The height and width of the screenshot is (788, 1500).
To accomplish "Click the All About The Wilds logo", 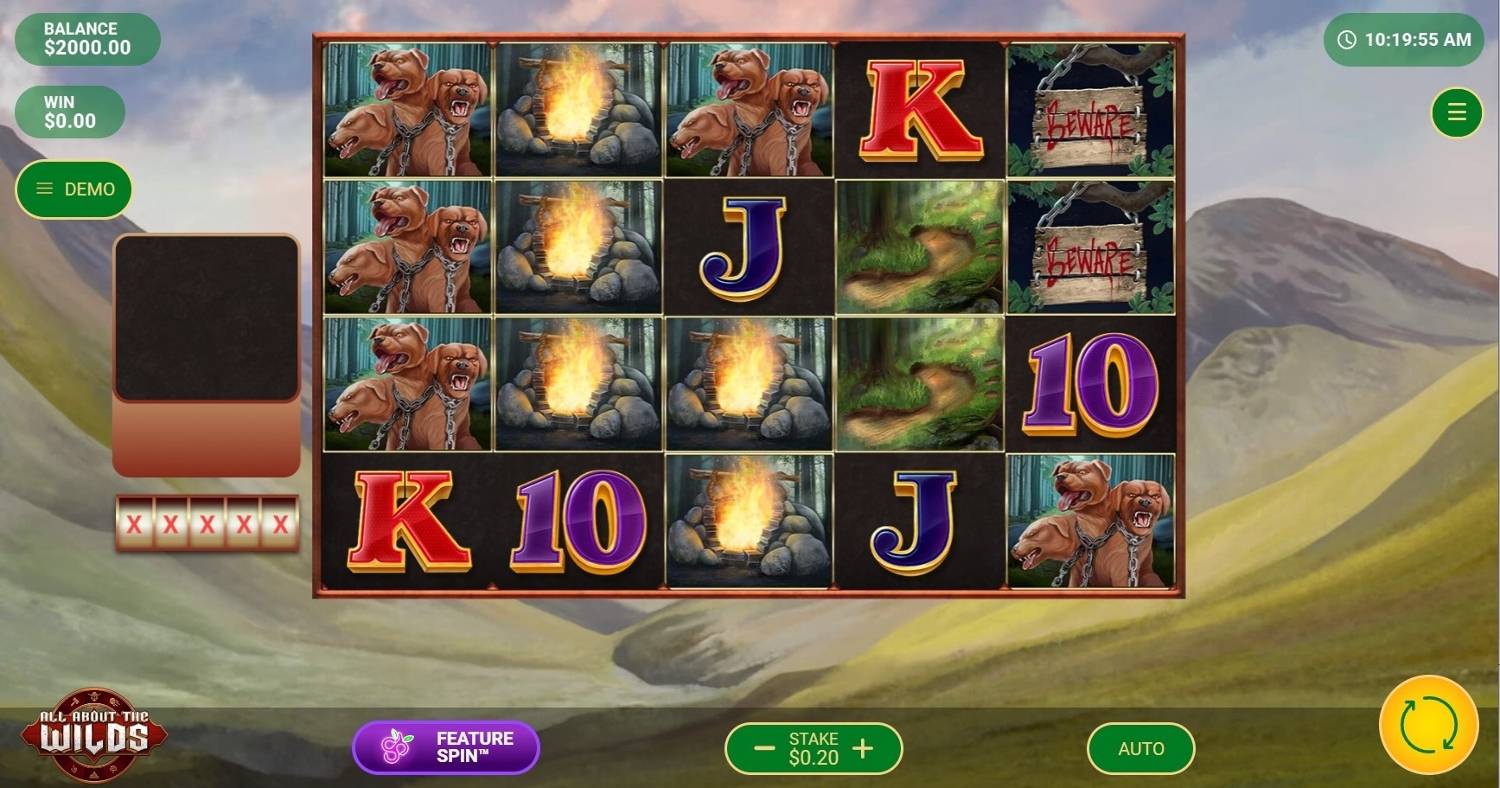I will (94, 735).
